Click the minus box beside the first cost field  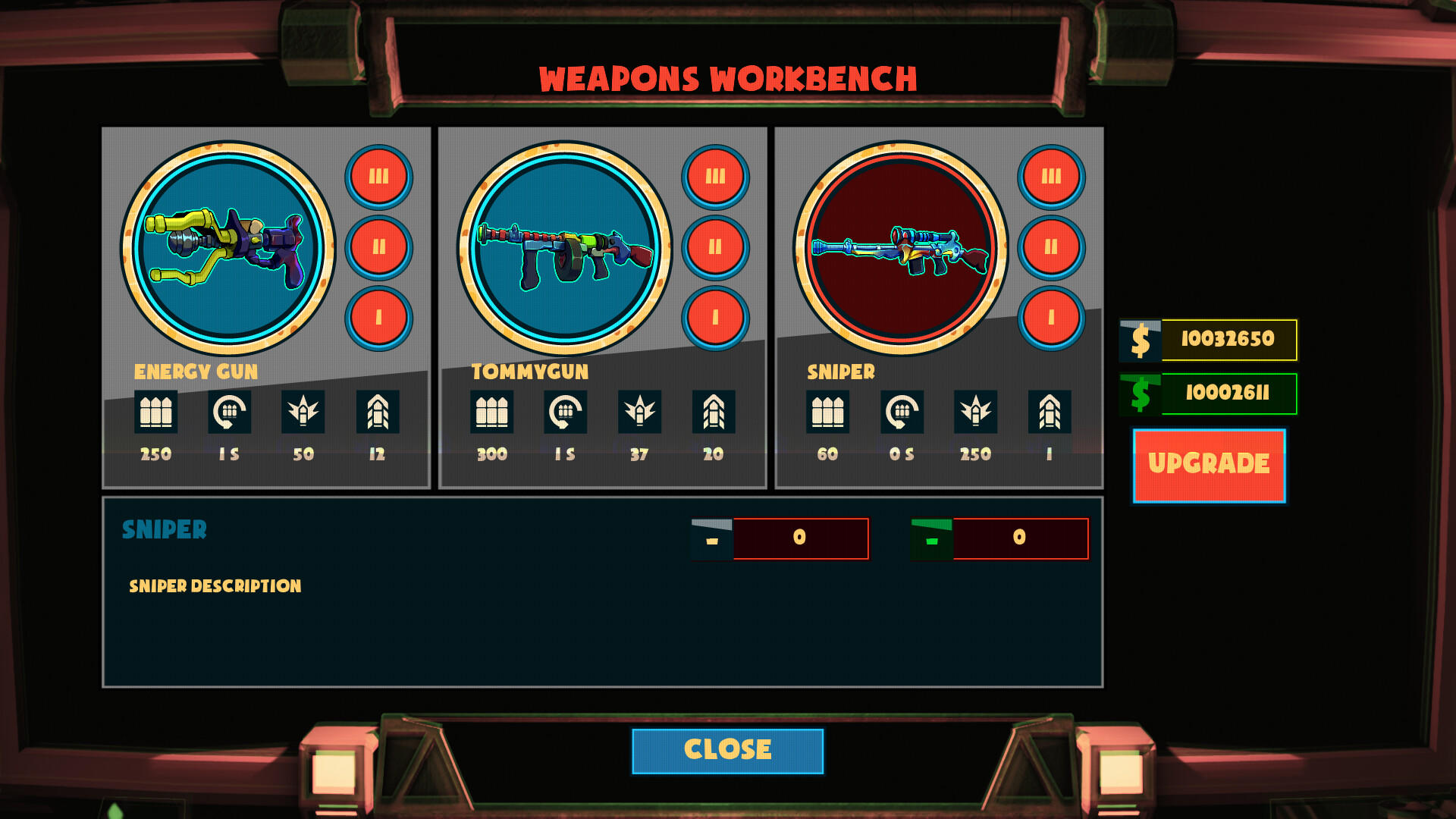tap(711, 538)
